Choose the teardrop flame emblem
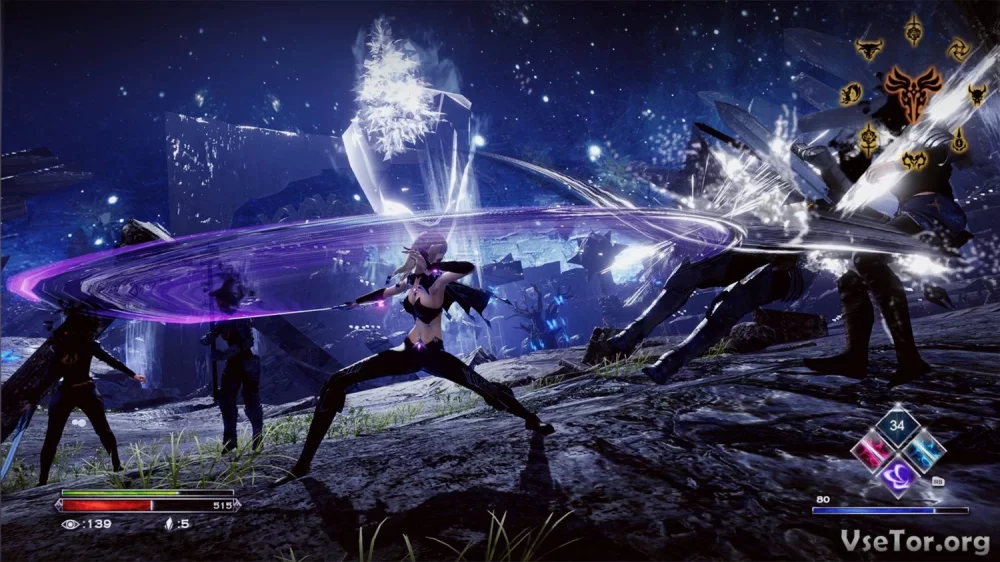Image resolution: width=1000 pixels, height=562 pixels. click(958, 141)
